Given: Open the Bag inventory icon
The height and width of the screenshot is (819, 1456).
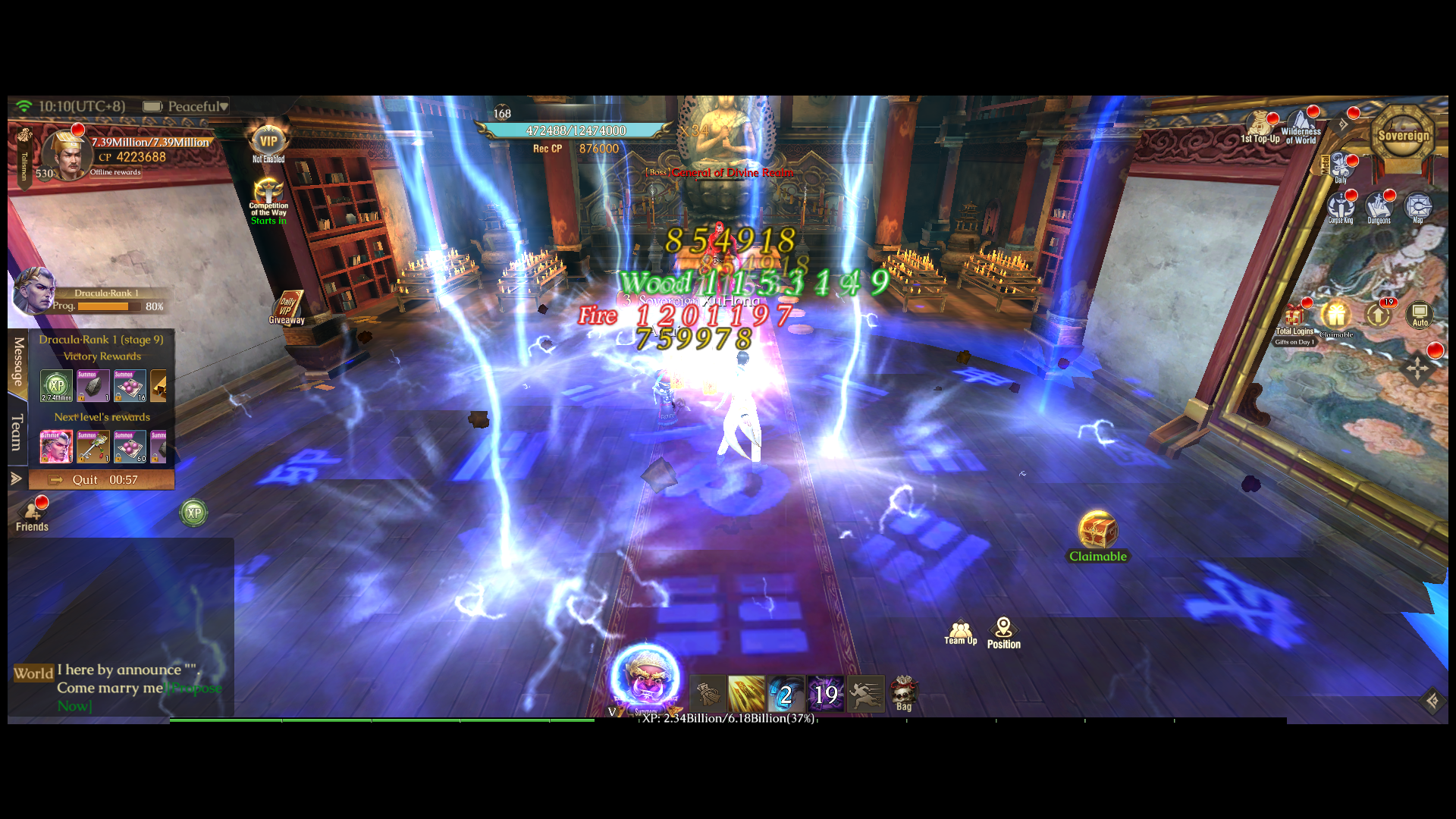Looking at the screenshot, I should pos(904,694).
